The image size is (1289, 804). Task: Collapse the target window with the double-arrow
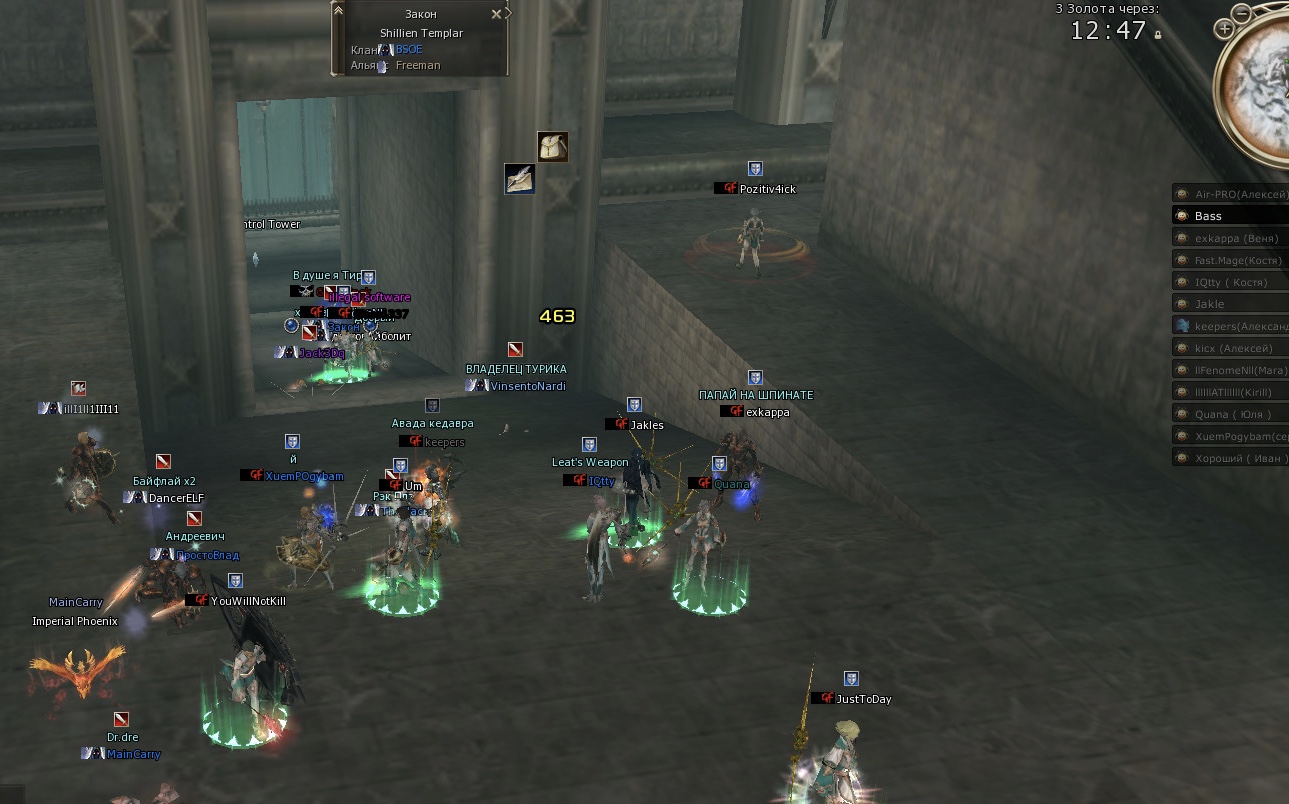pyautogui.click(x=338, y=10)
